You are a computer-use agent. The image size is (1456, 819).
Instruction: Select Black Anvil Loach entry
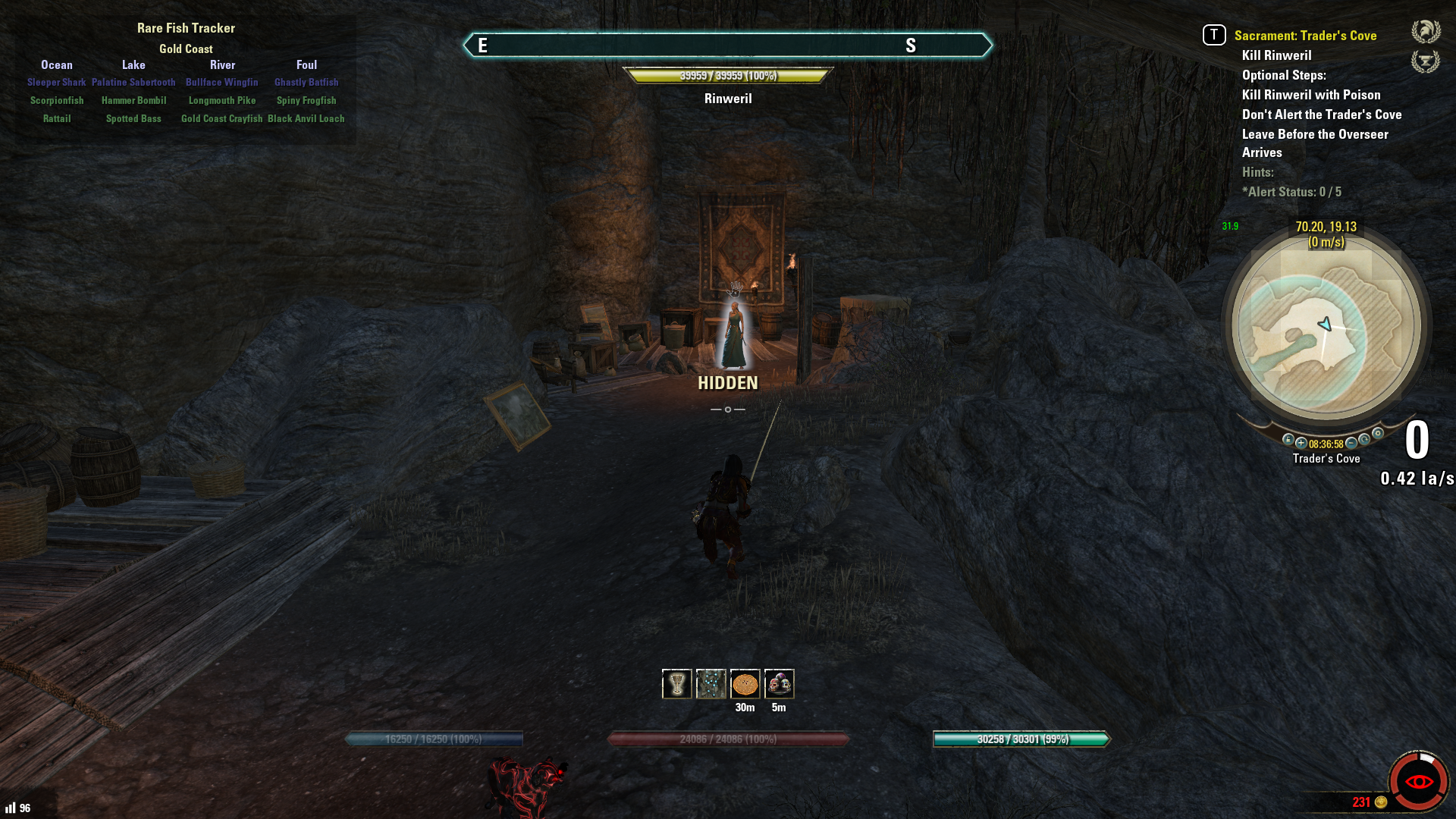(x=306, y=118)
